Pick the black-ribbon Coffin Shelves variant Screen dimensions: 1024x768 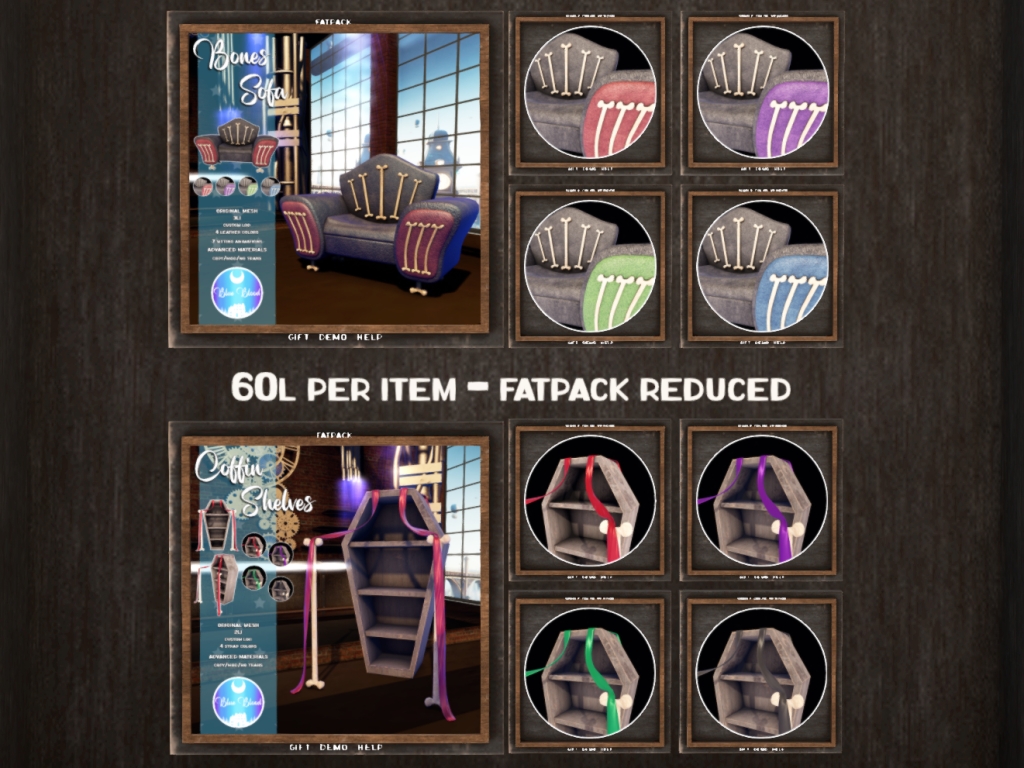(762, 672)
